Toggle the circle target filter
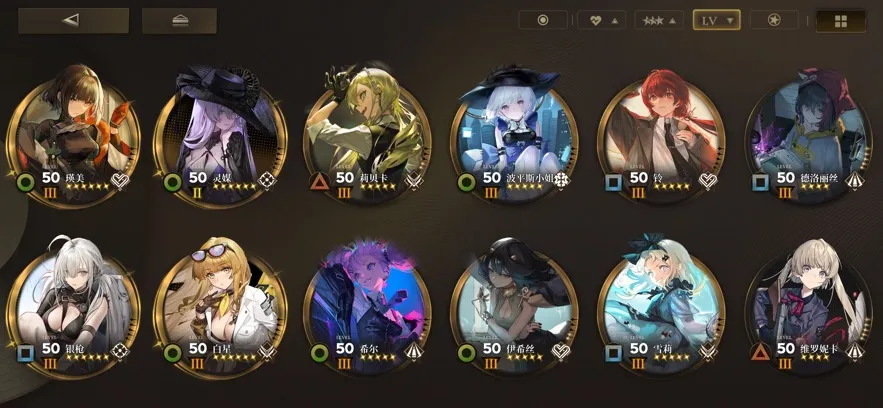Image resolution: width=883 pixels, height=408 pixels. [x=543, y=20]
